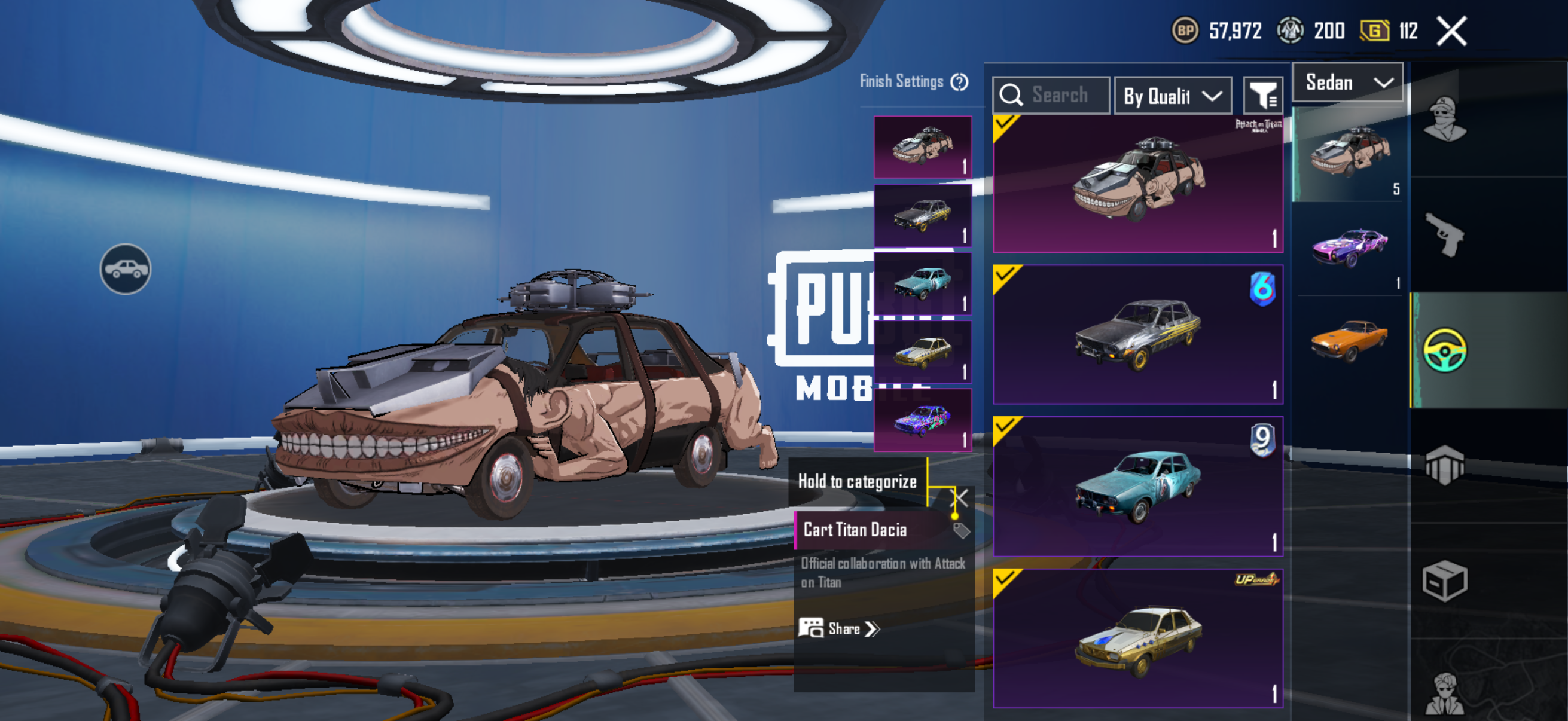Switch to the outfit character tab
The height and width of the screenshot is (721, 1568).
(1444, 119)
